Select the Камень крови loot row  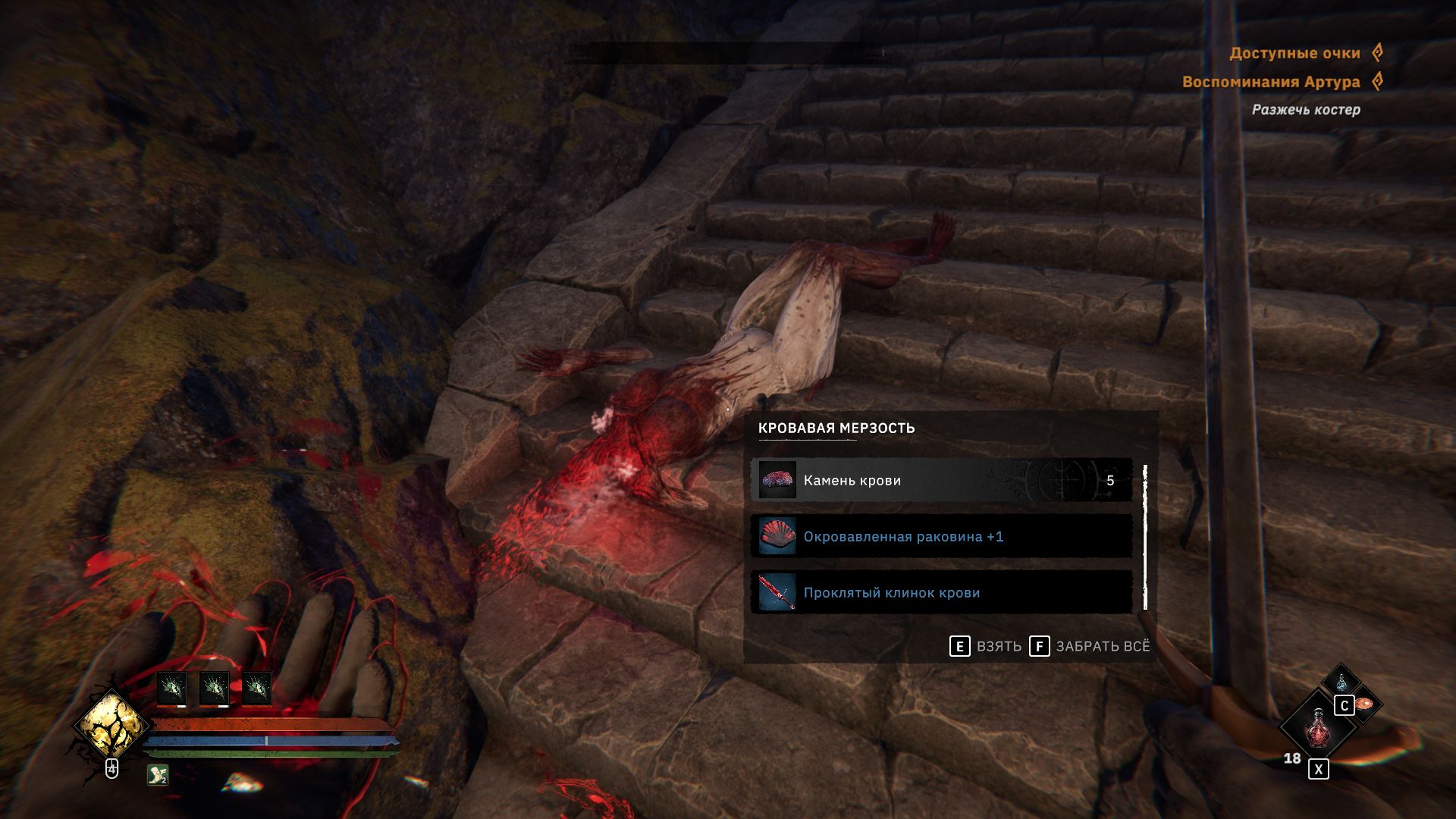(x=940, y=480)
